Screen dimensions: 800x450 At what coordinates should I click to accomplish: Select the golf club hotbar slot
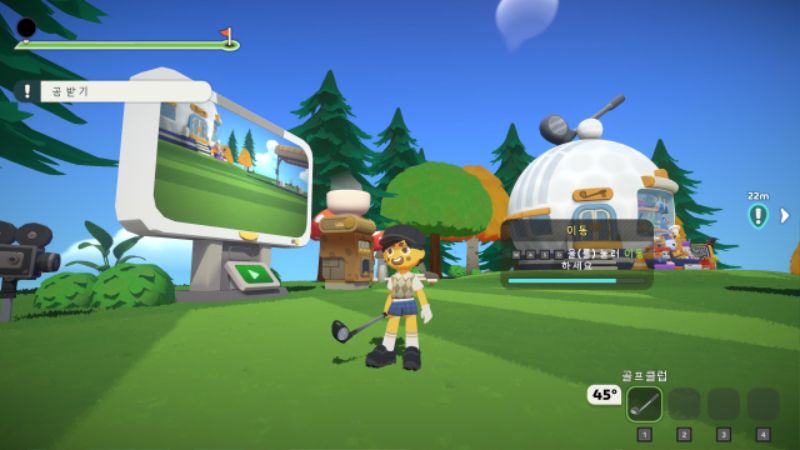pyautogui.click(x=644, y=403)
